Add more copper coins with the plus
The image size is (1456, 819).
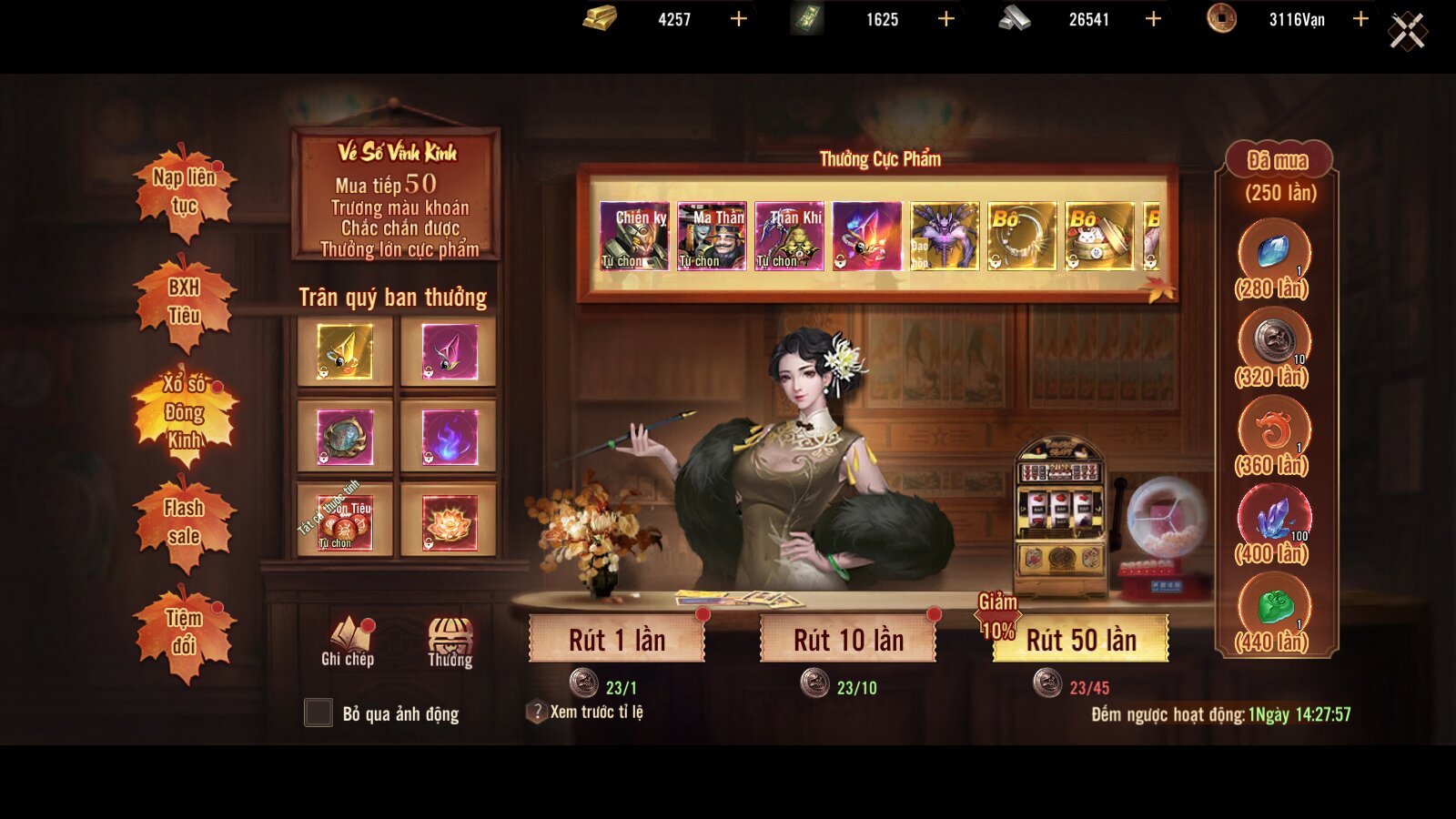(1360, 19)
